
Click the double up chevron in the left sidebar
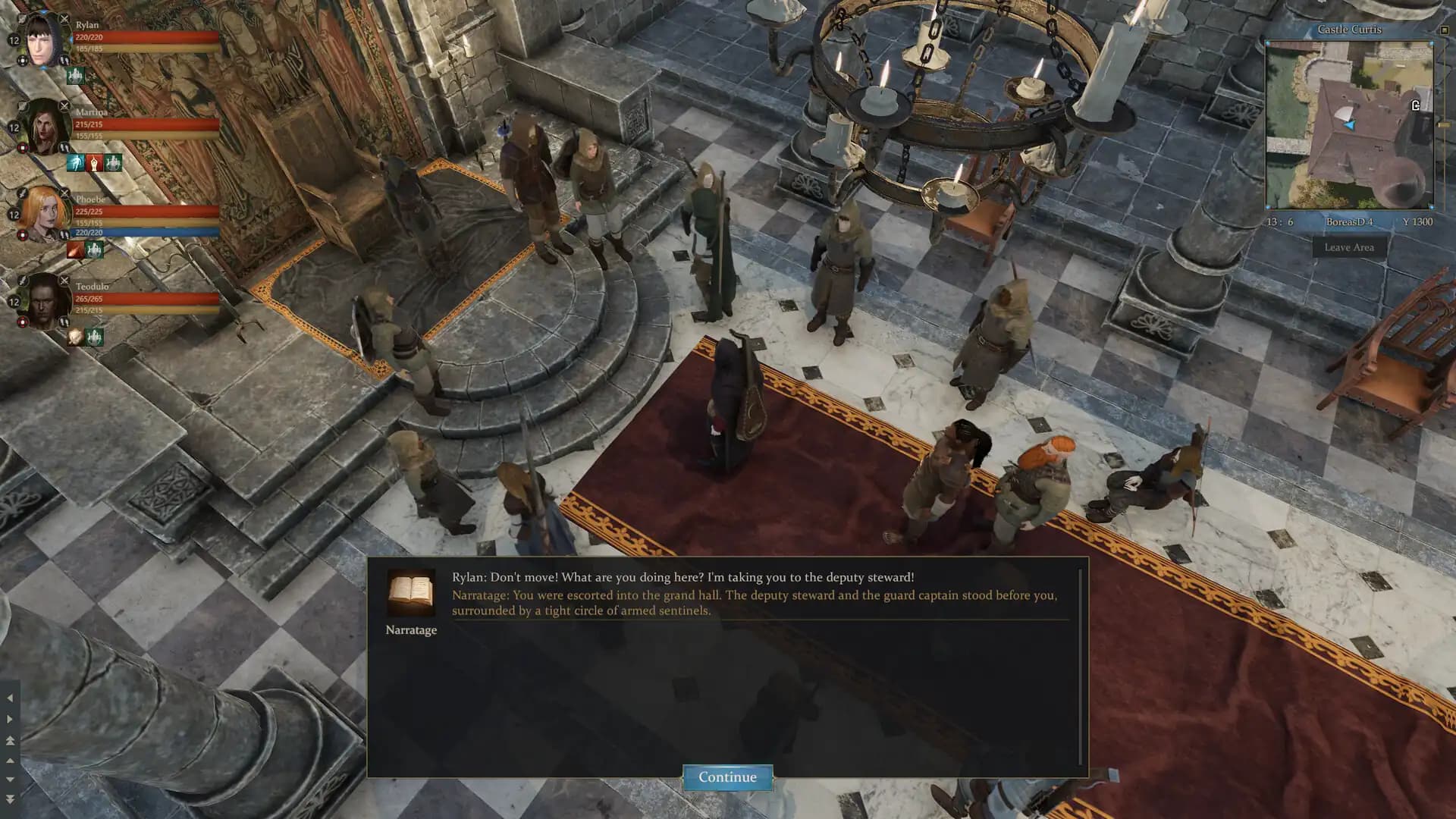[x=10, y=741]
